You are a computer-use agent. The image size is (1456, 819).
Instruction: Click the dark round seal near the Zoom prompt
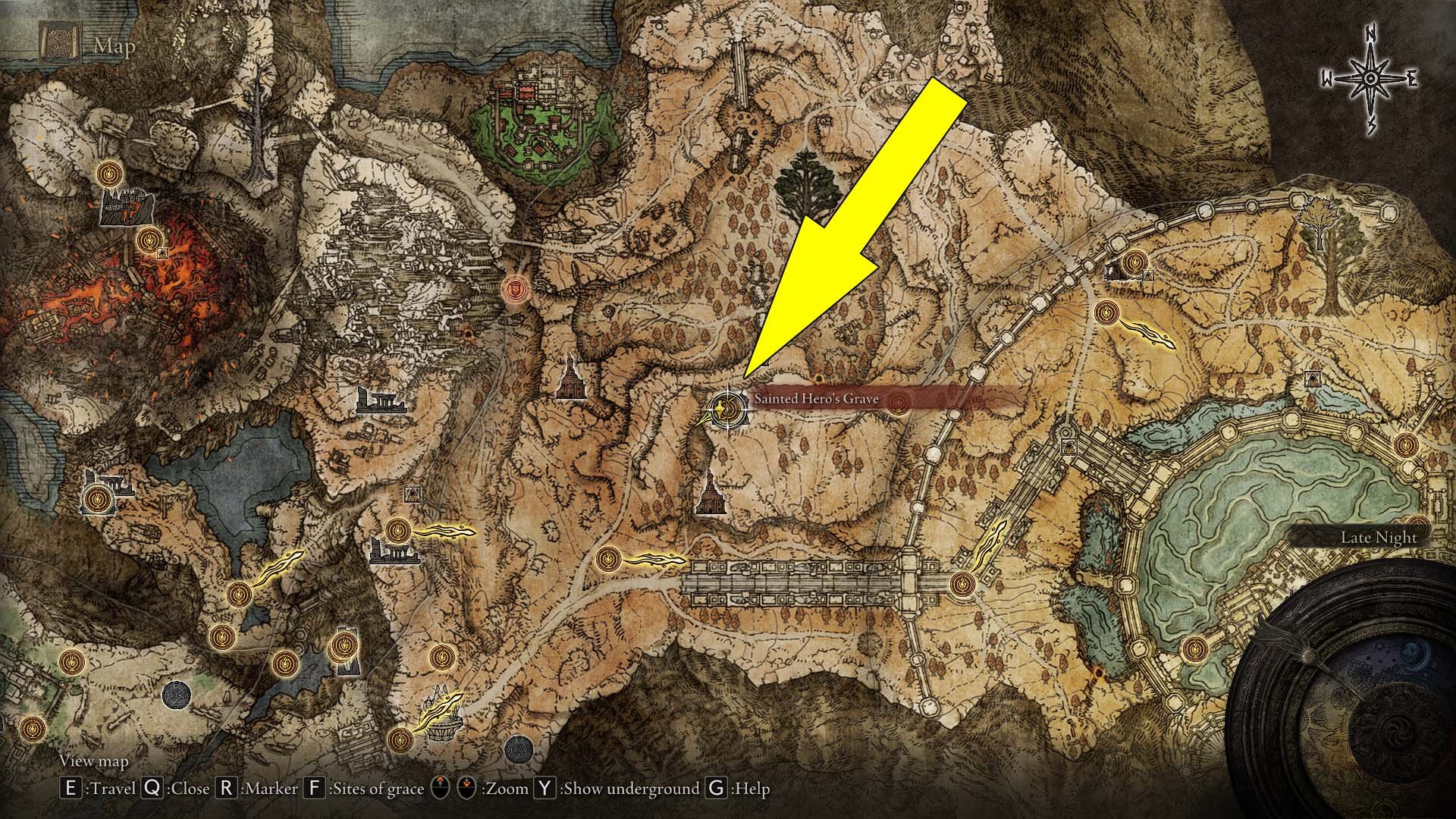(x=518, y=748)
